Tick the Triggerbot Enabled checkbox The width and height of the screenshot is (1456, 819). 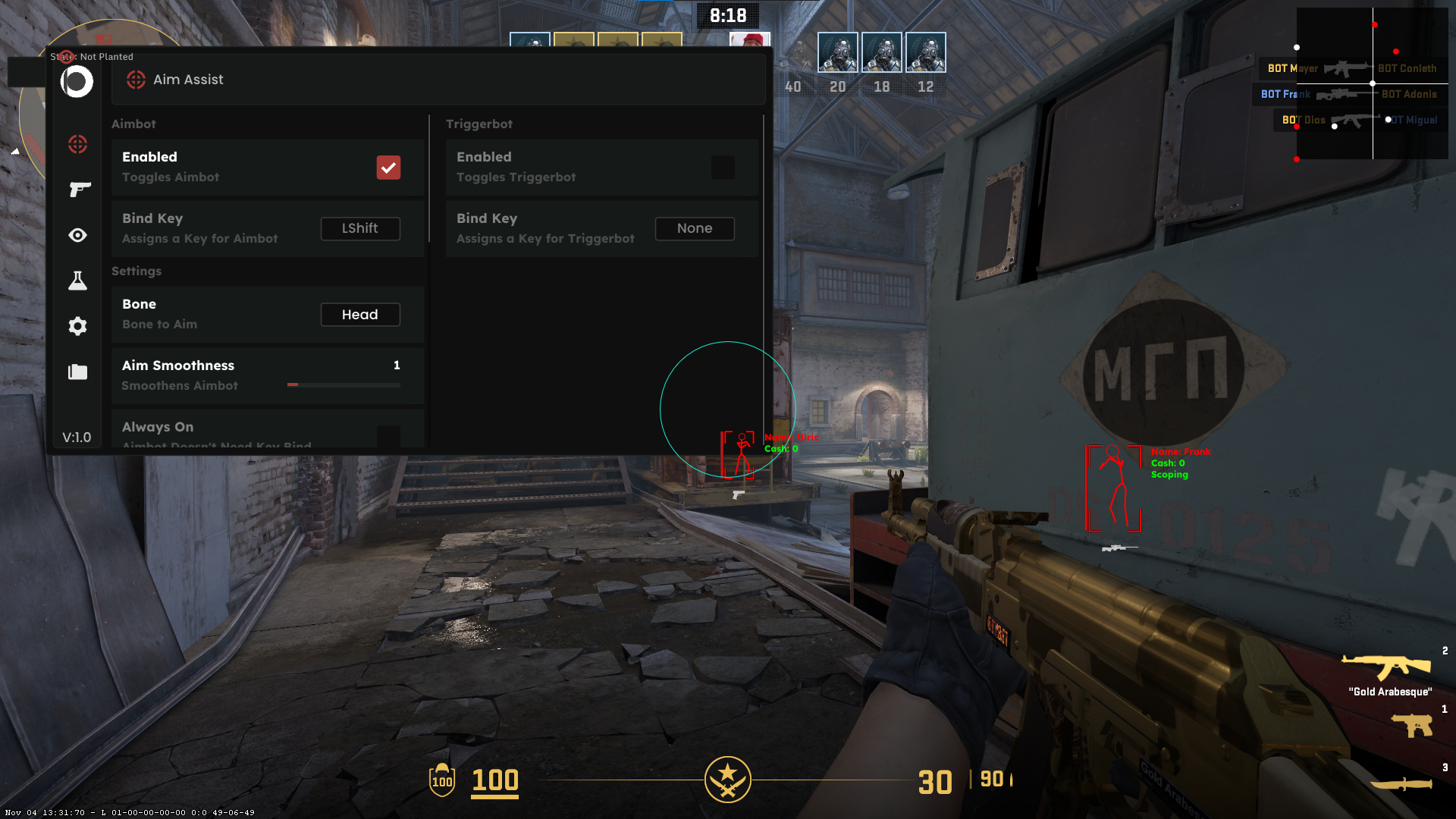click(723, 168)
